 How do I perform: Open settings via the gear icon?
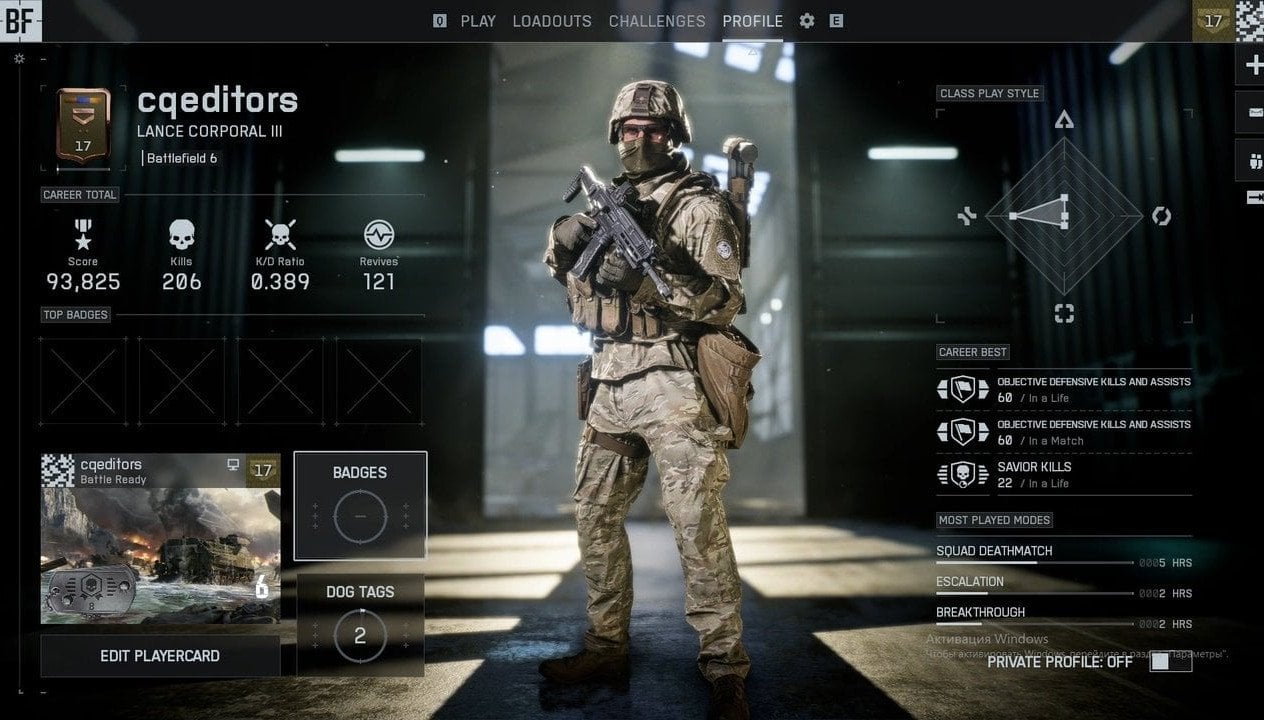pyautogui.click(x=807, y=21)
